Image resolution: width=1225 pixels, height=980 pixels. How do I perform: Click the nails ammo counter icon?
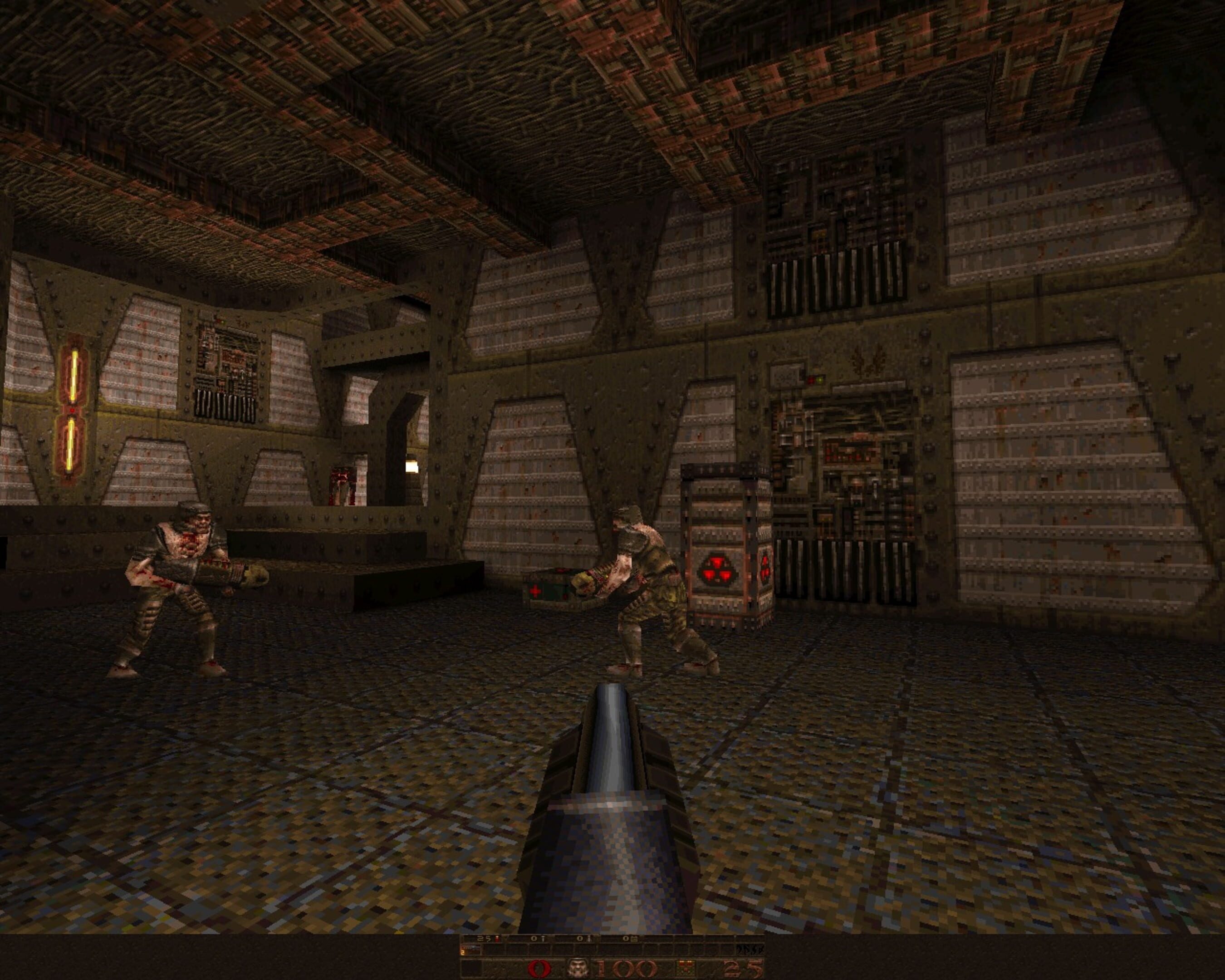pos(544,939)
